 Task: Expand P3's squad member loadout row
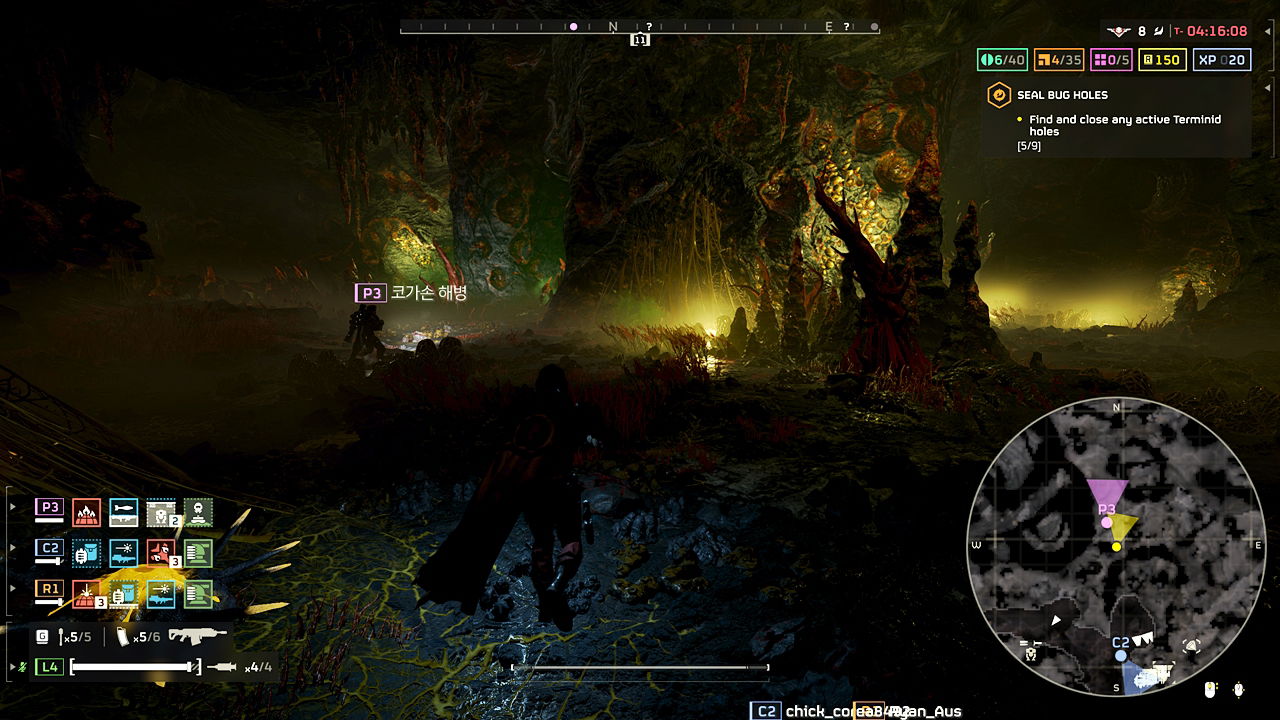point(12,505)
